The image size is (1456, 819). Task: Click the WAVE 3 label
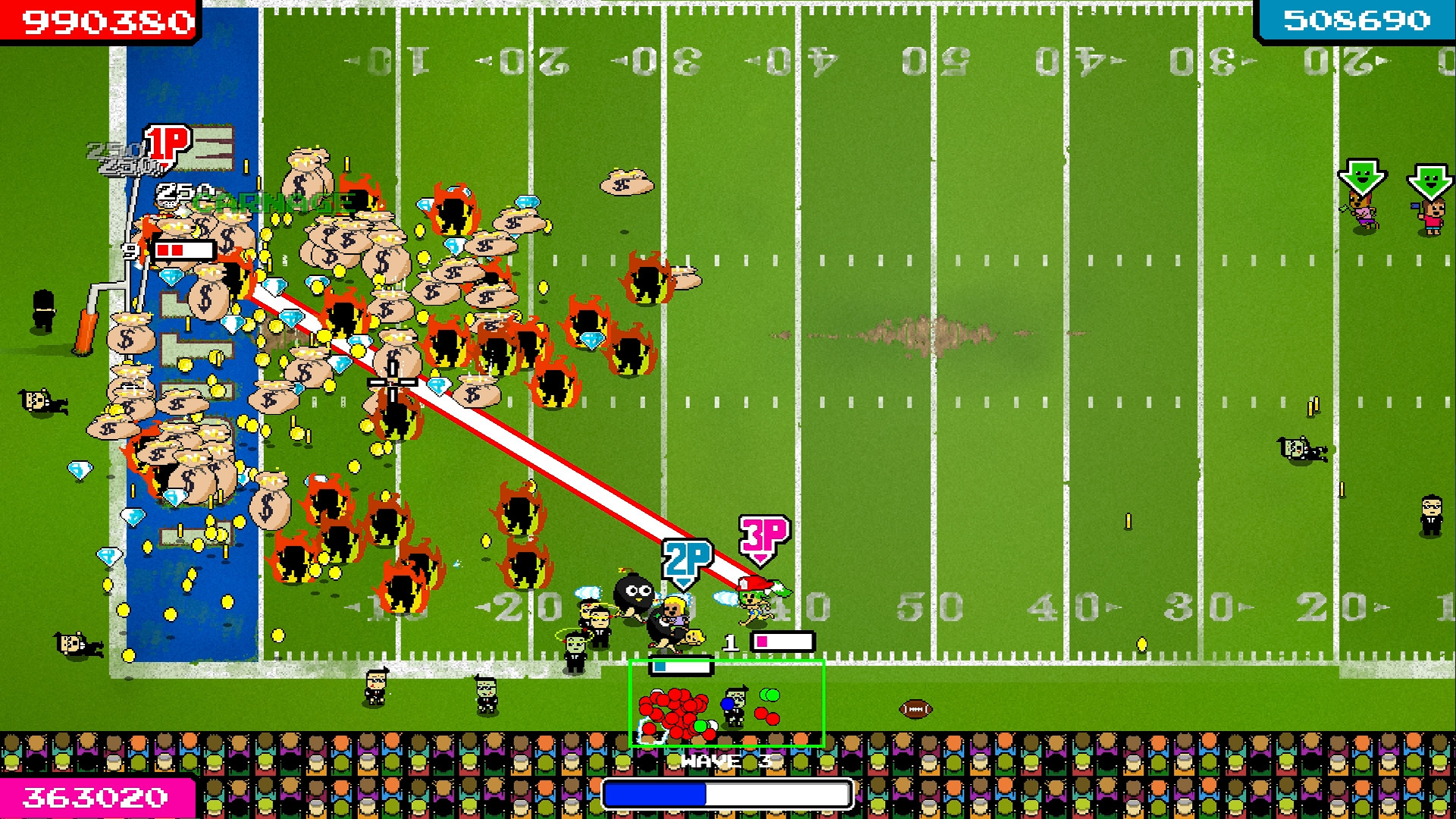726,762
